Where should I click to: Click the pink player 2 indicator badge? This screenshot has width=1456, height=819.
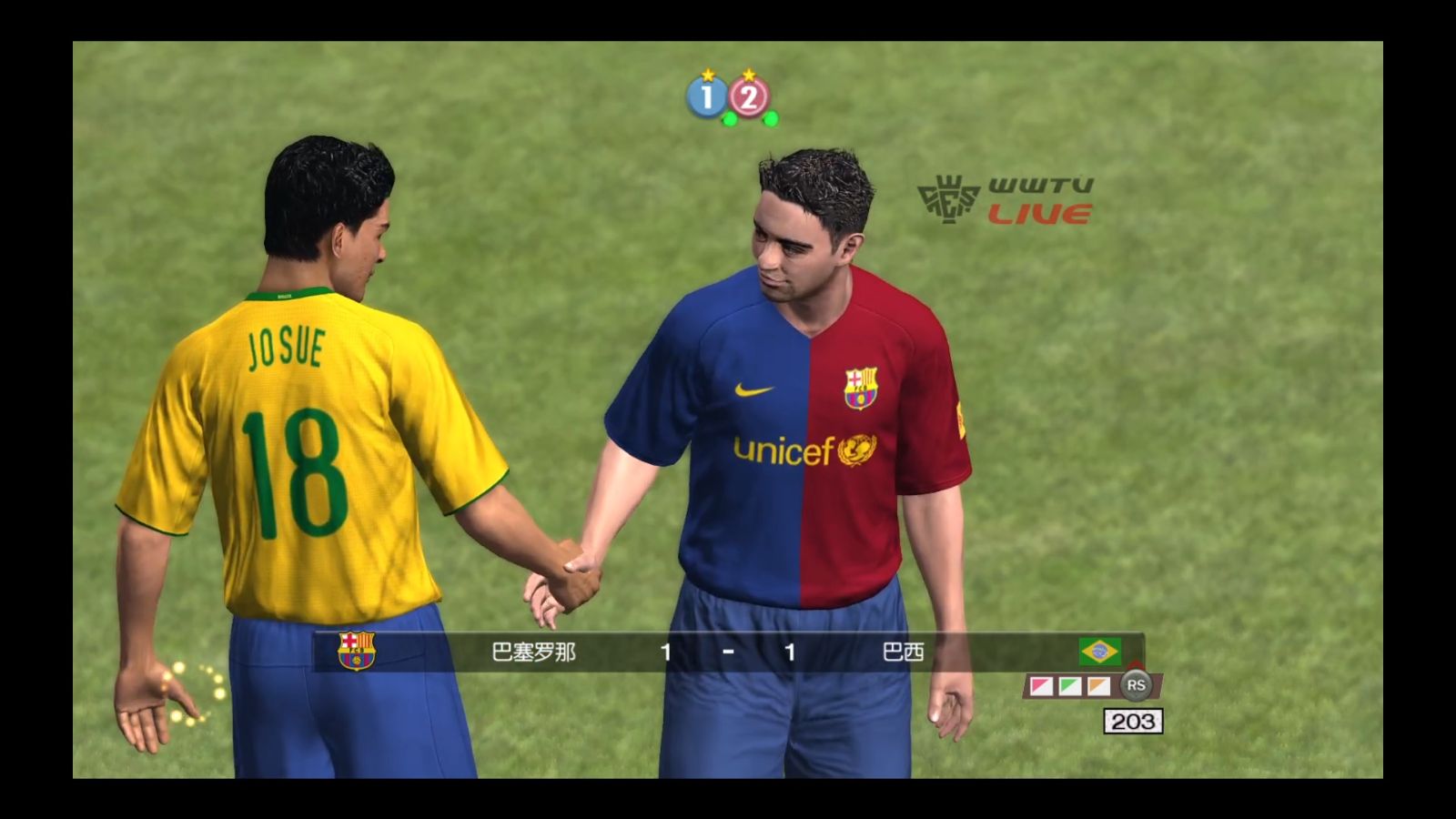click(x=749, y=96)
